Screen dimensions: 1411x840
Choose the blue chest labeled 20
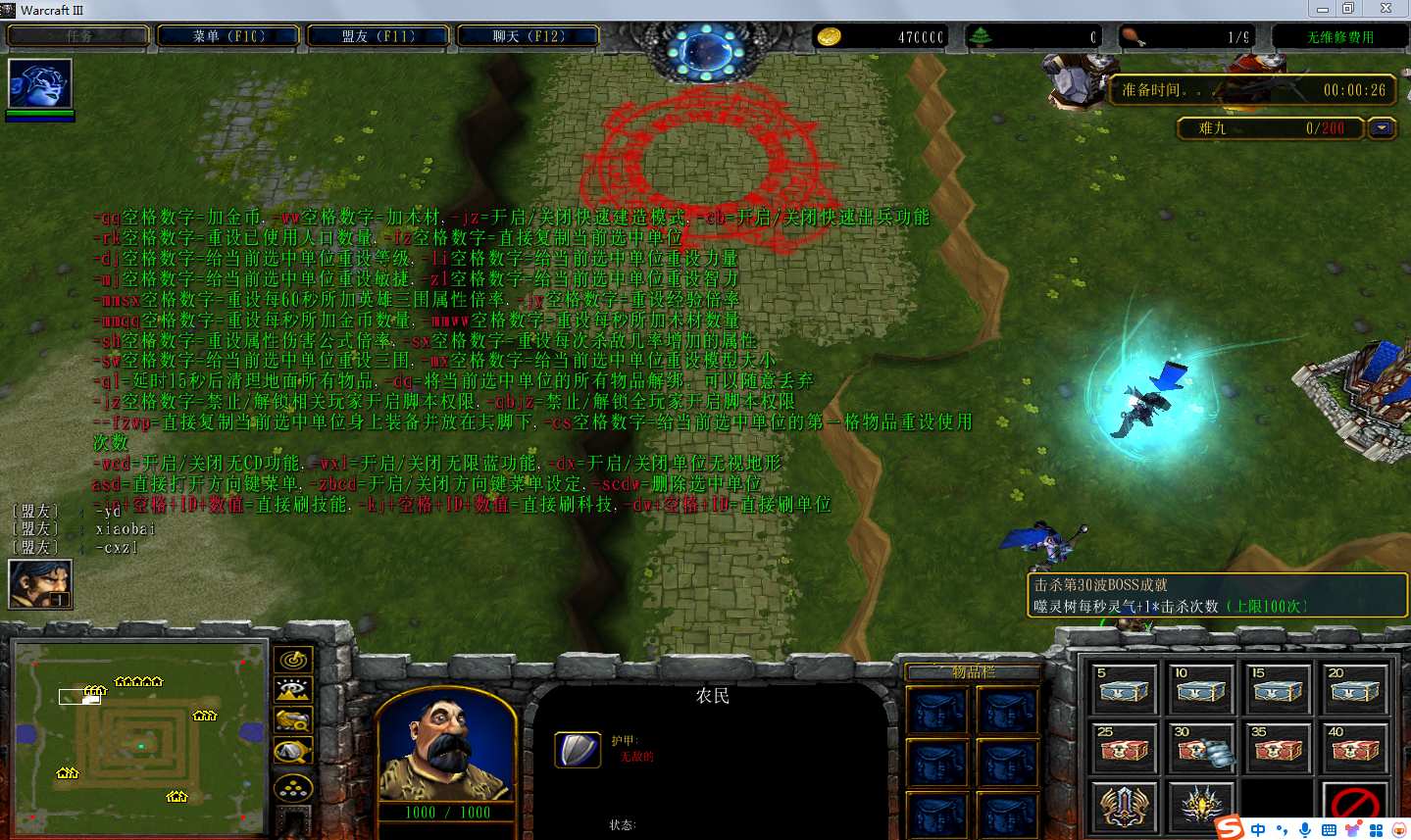coord(1355,689)
